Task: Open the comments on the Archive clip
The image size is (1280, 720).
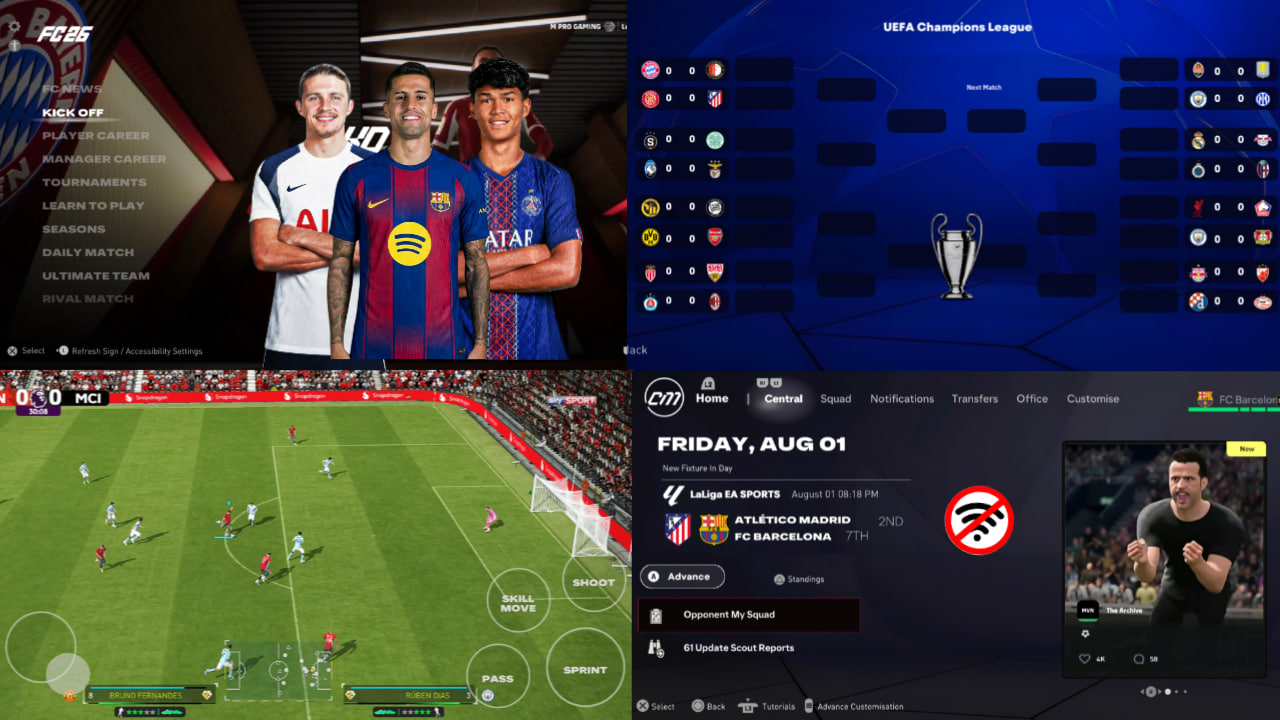Action: click(x=1139, y=659)
